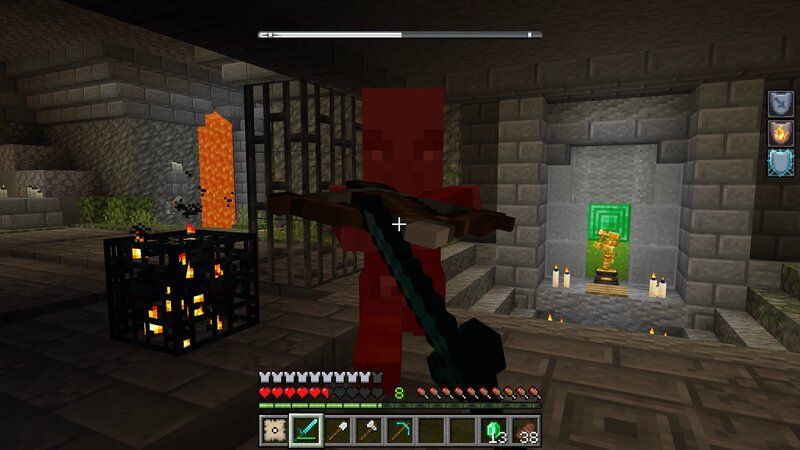This screenshot has width=800, height=450.
Task: Click the shield resistance effect icon
Action: click(x=781, y=165)
